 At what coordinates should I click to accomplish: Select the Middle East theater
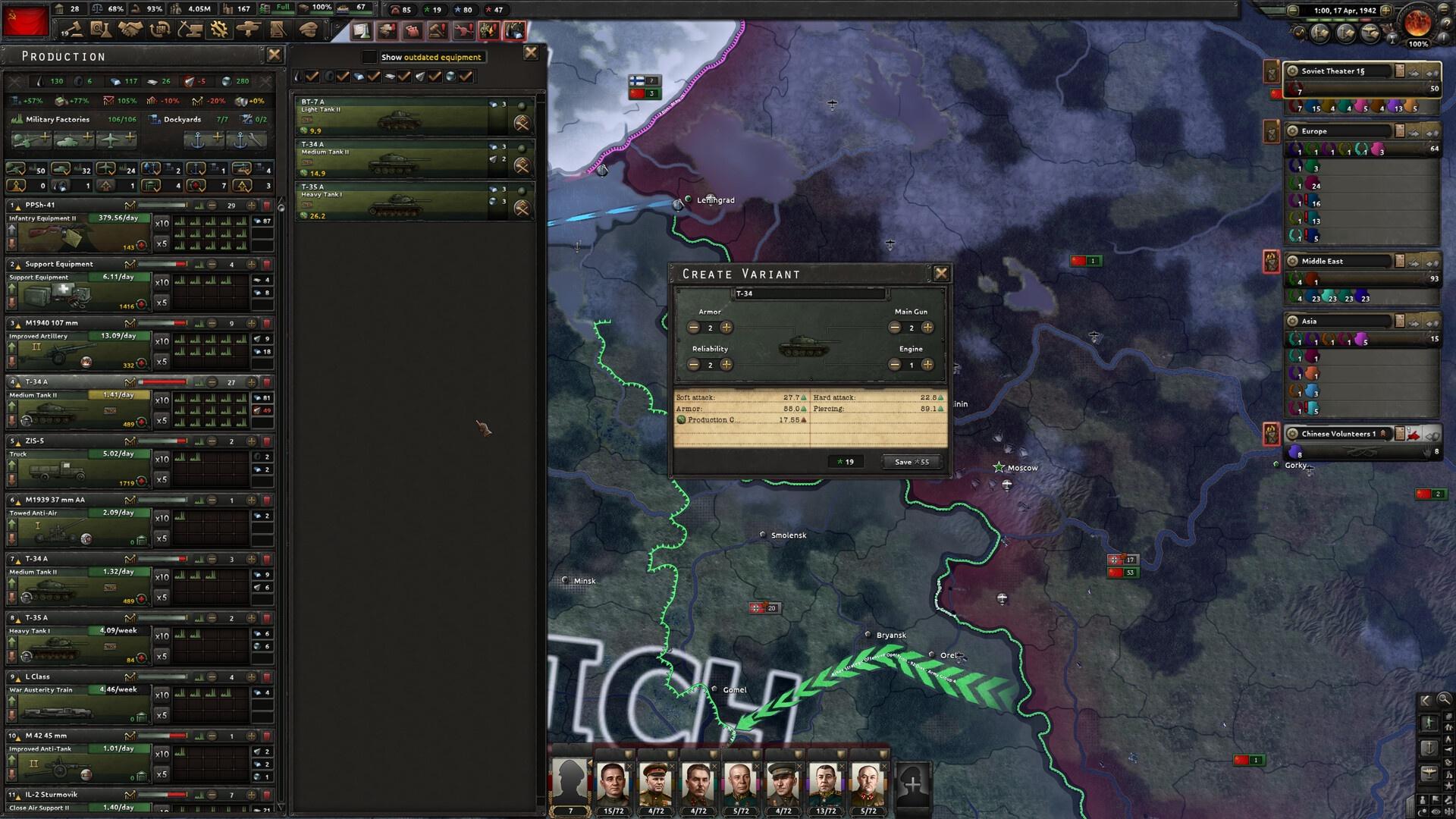point(1338,261)
